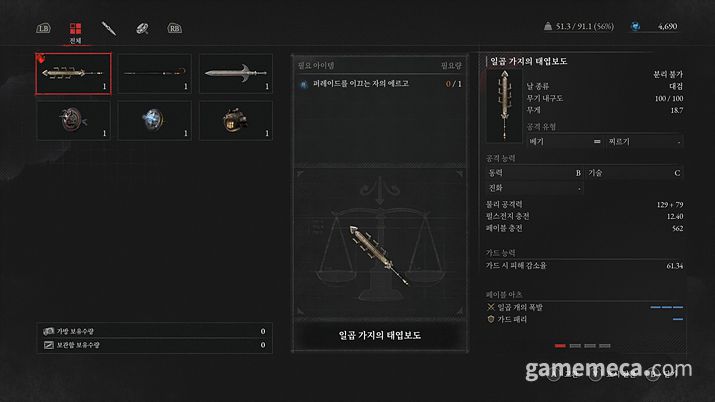Choose the greatsword with crescent guard

[x=235, y=73]
